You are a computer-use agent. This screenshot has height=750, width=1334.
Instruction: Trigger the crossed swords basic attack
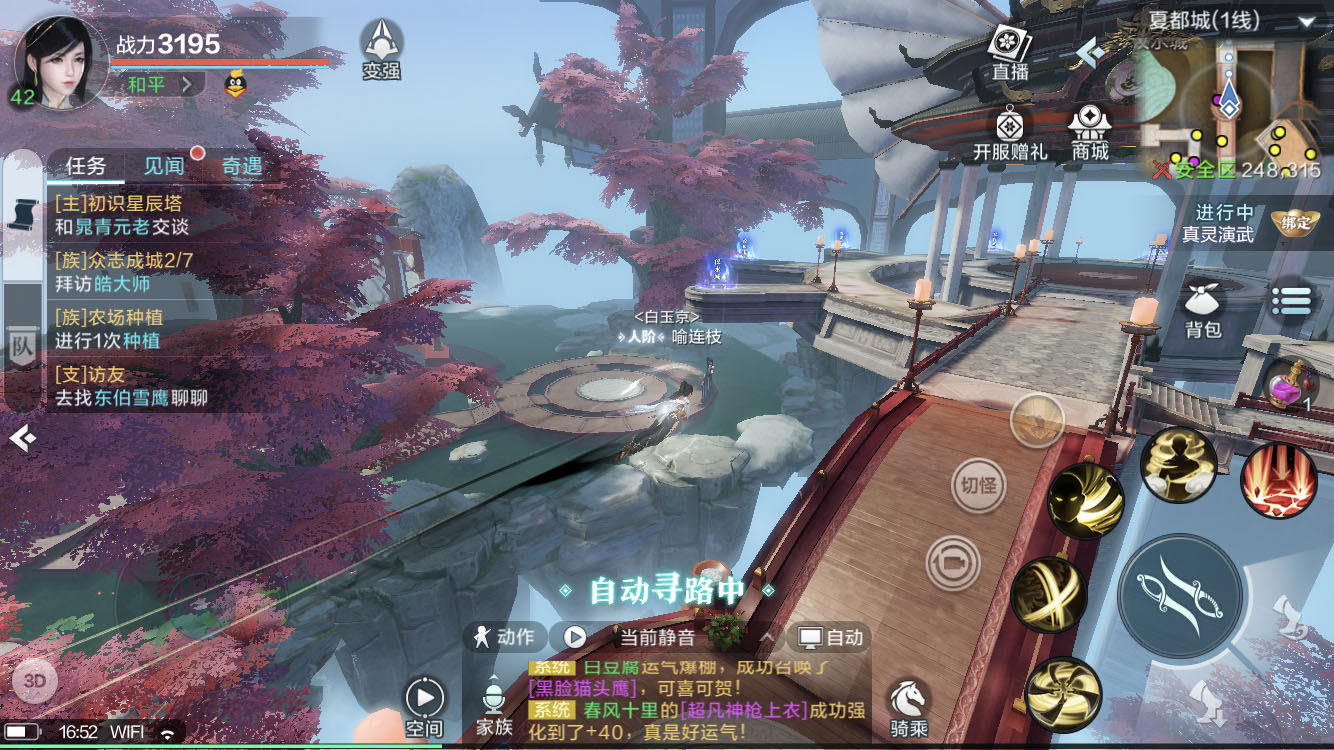click(x=1180, y=595)
